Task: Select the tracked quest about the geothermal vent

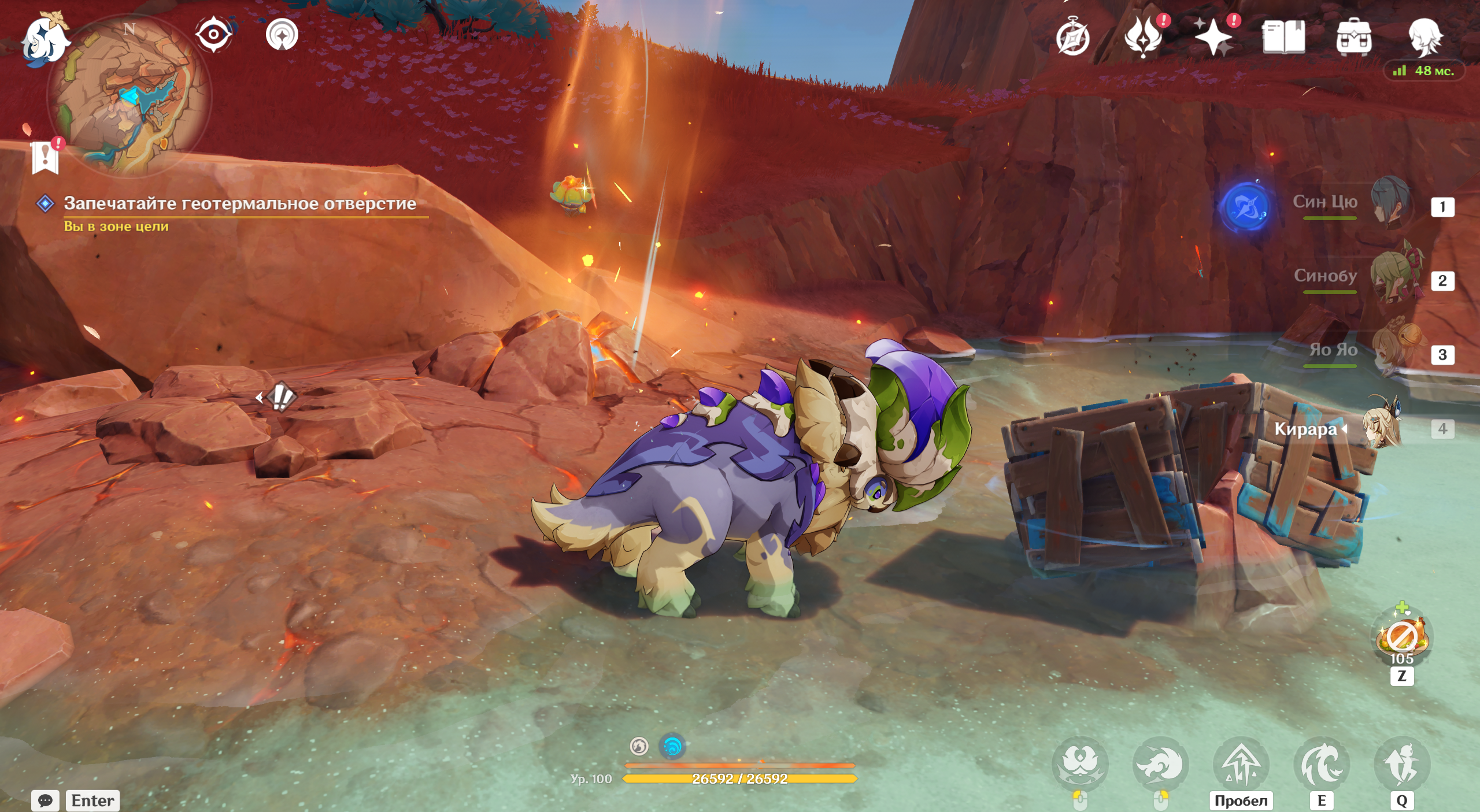Action: point(239,203)
